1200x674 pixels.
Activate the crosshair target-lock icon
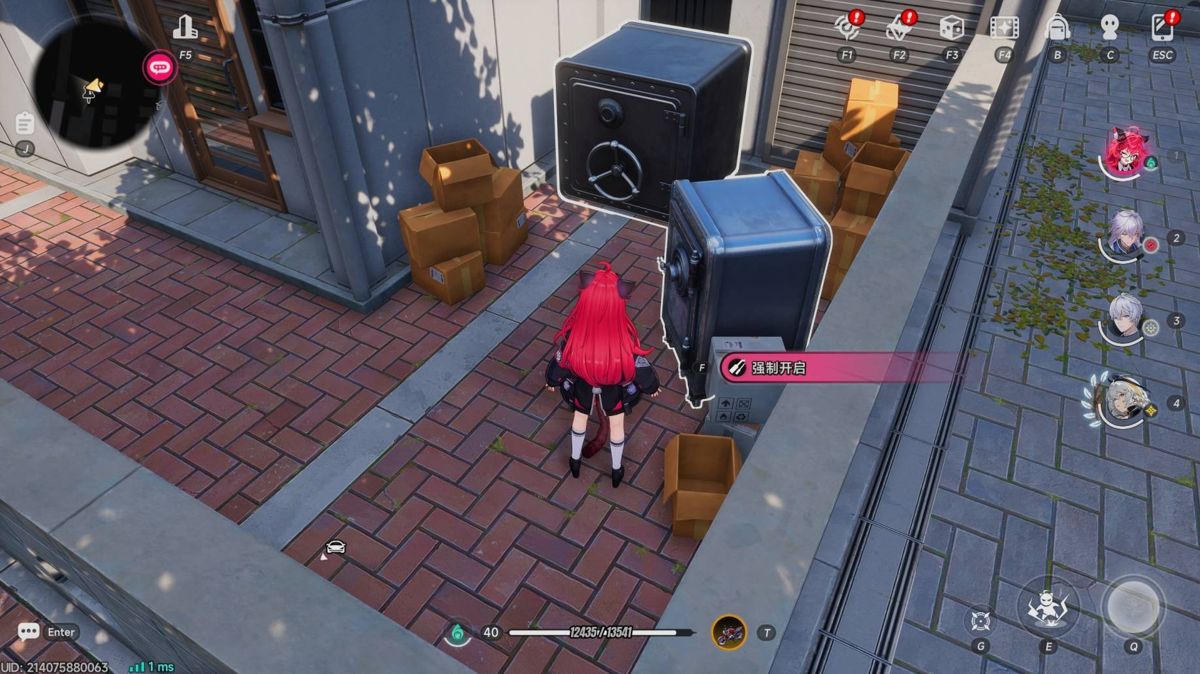point(980,620)
